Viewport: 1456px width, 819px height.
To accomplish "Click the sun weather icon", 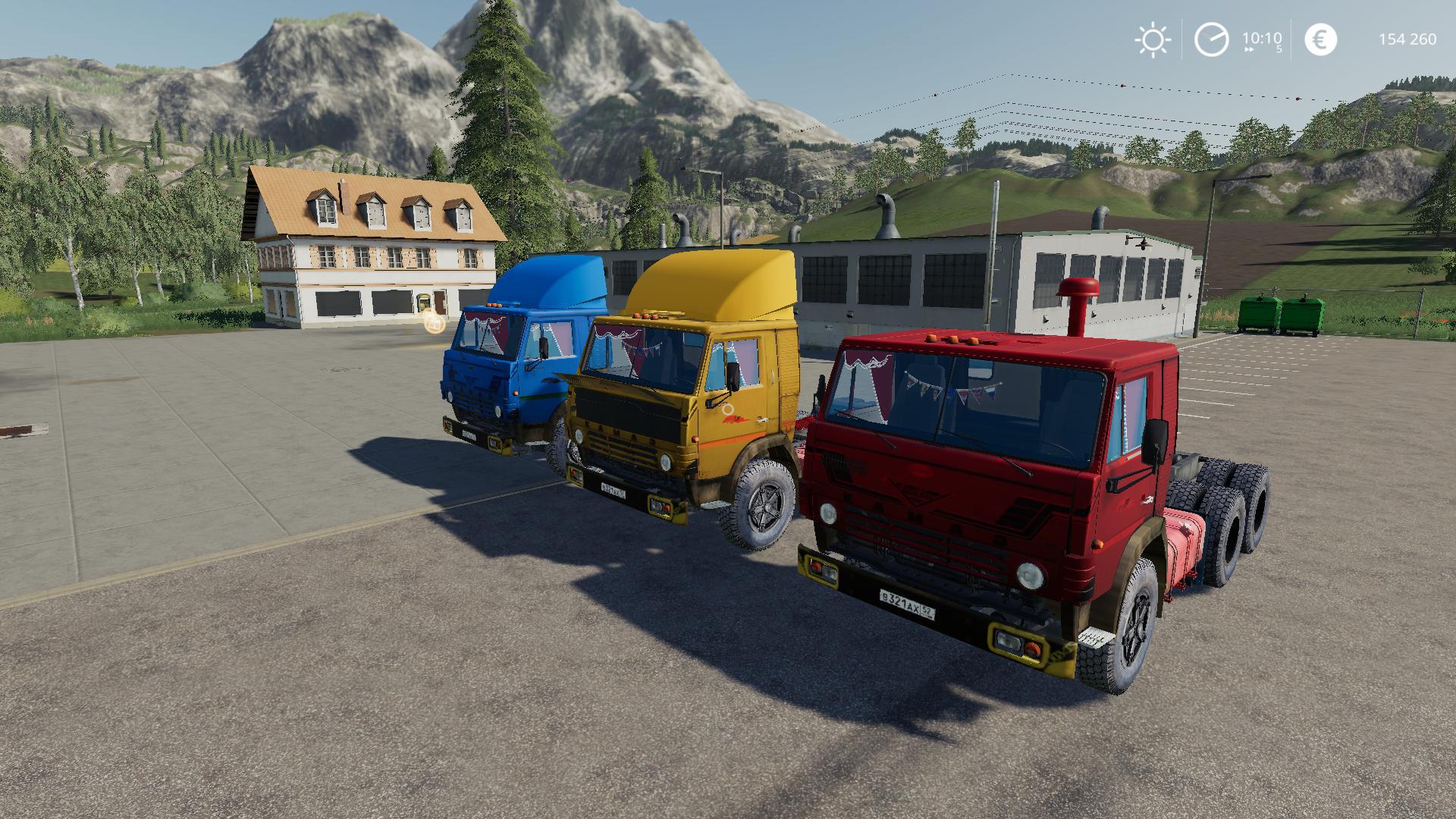I will point(1153,39).
